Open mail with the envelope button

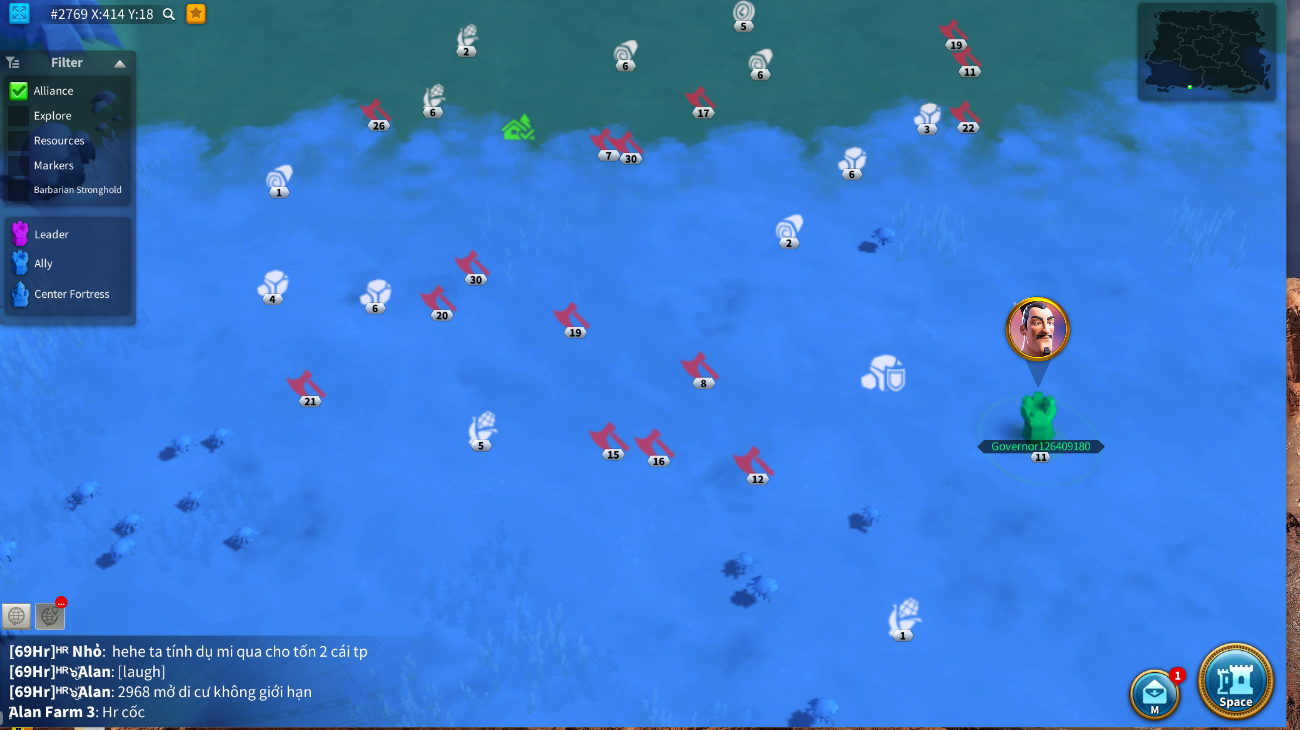tap(1154, 693)
